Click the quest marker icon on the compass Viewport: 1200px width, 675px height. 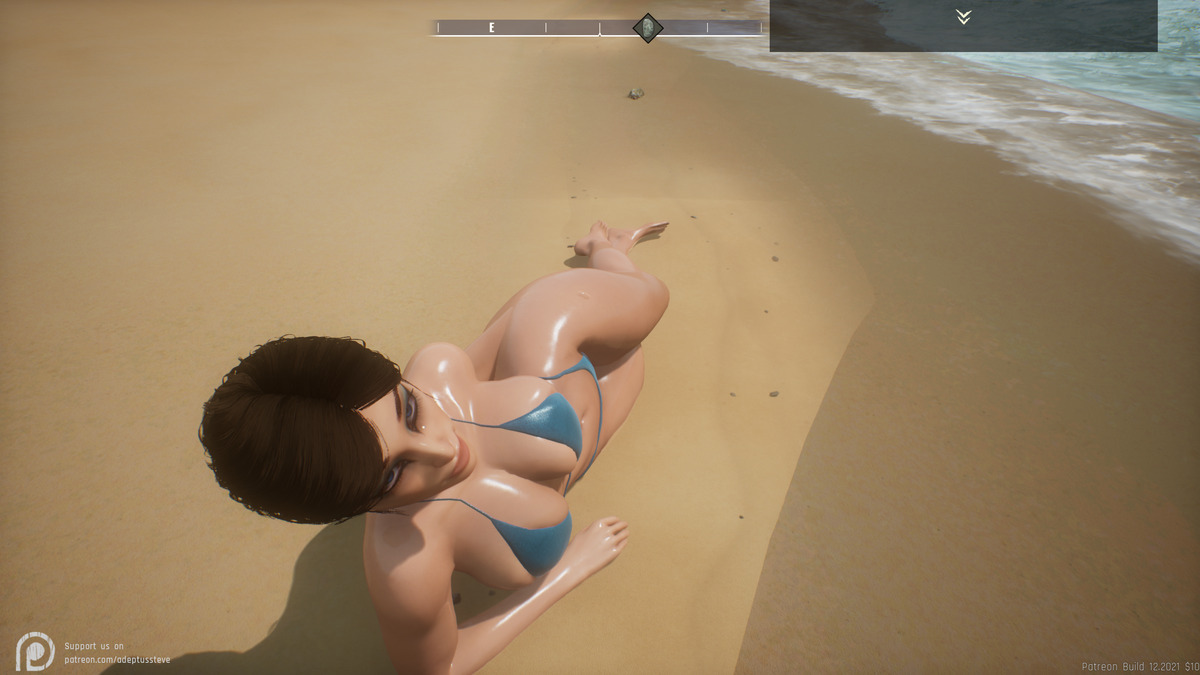pyautogui.click(x=647, y=28)
